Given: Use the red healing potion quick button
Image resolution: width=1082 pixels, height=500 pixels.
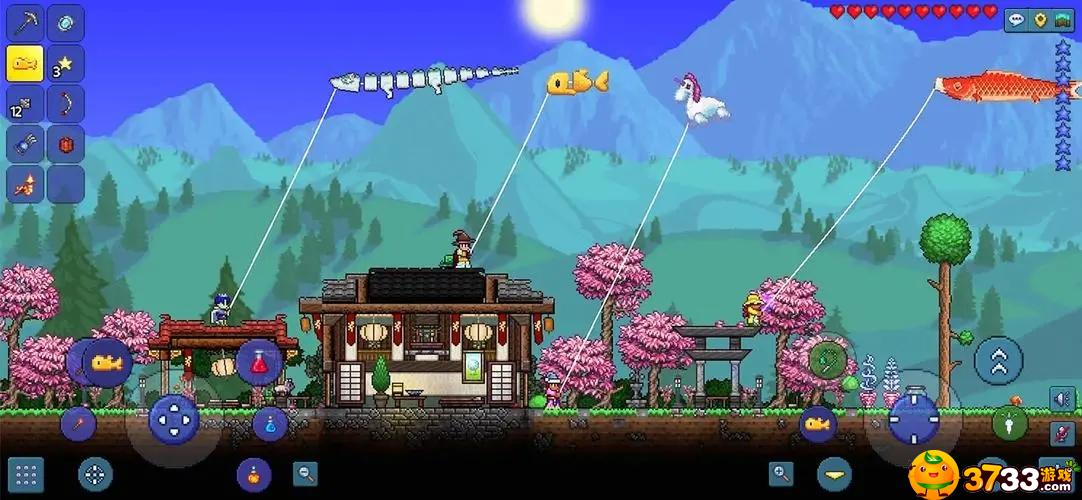Looking at the screenshot, I should 258,362.
